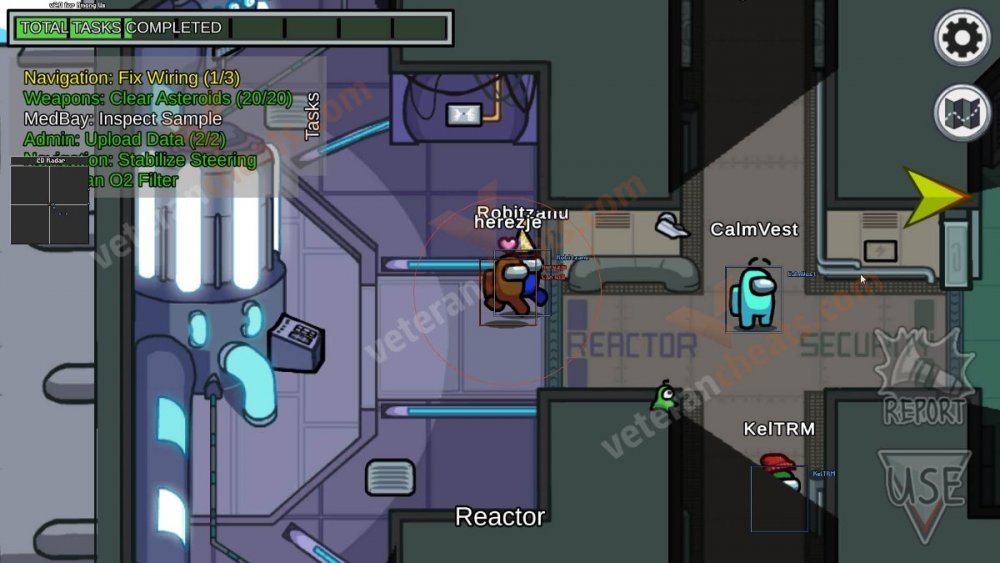Open the settings gear menu
Viewport: 1000px width, 563px height.
962,38
